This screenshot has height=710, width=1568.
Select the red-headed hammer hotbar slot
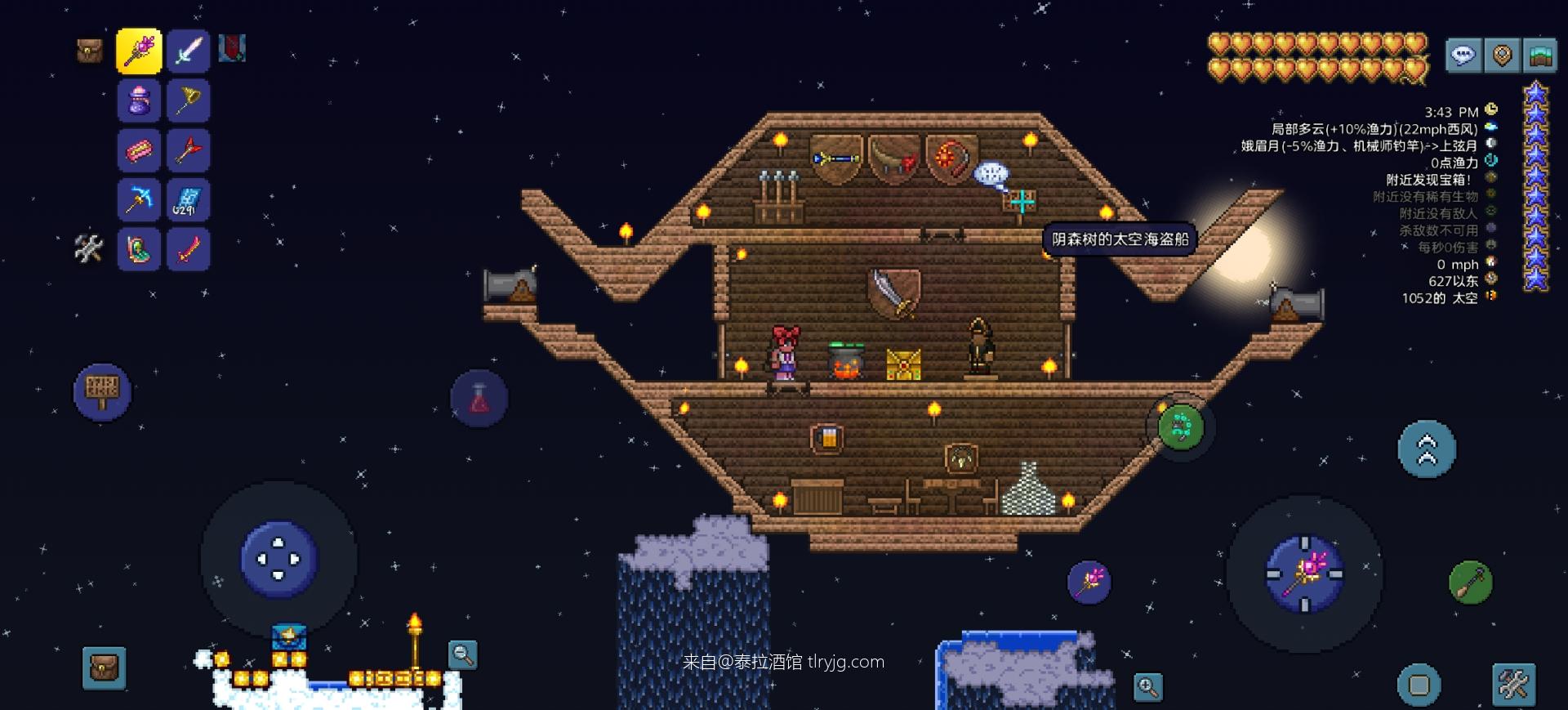click(189, 151)
